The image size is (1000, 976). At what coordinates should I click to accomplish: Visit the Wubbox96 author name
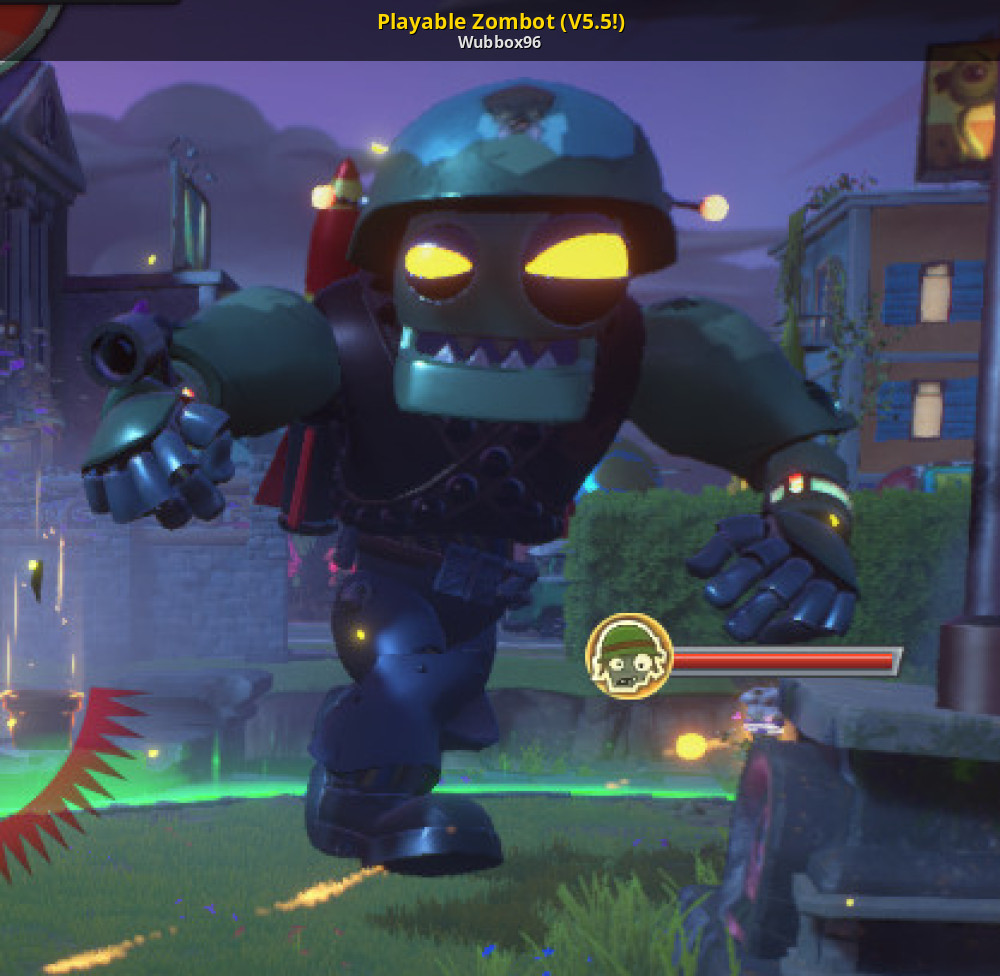click(x=500, y=43)
